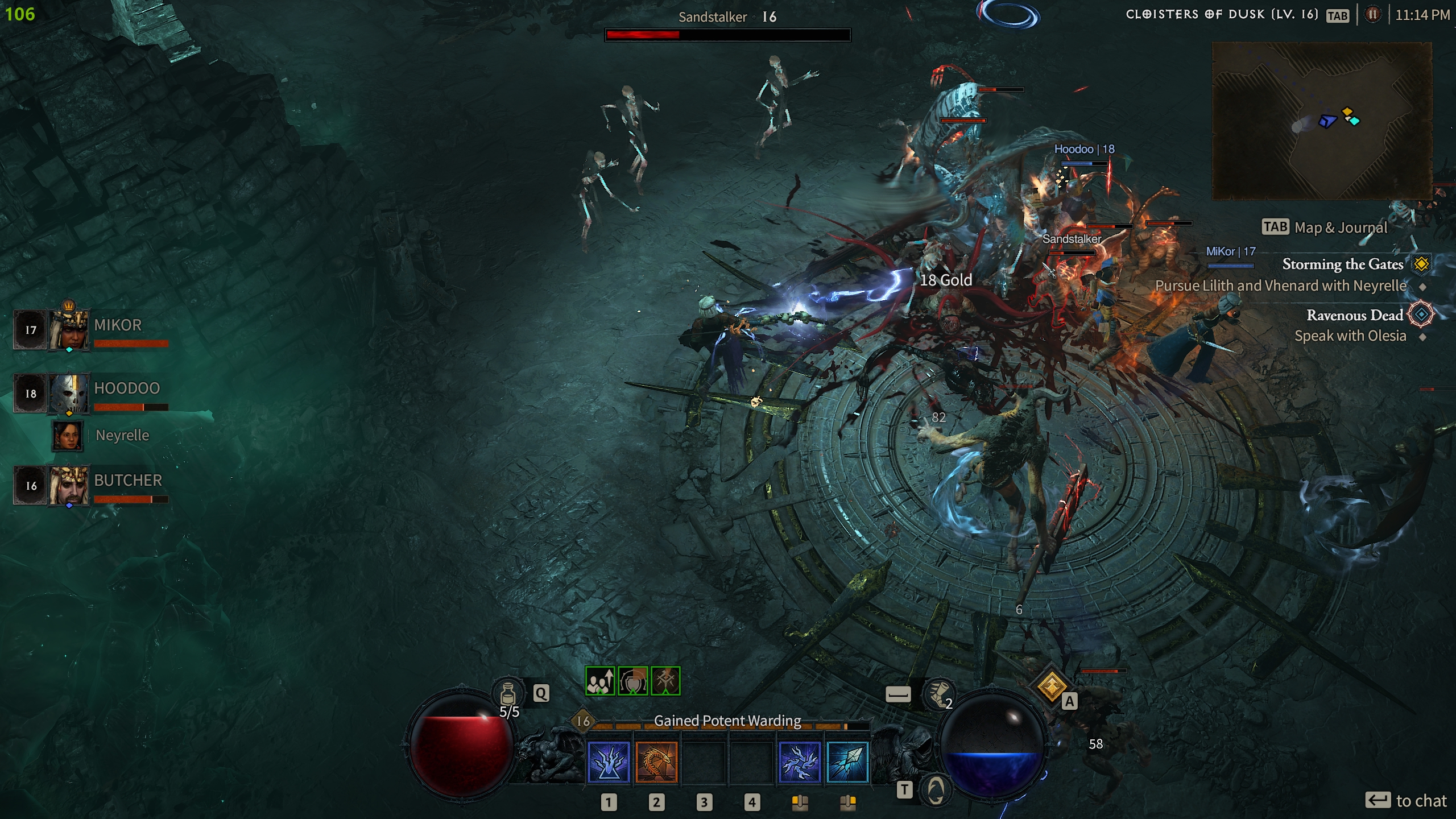Select Butcher's party portrait

(69, 485)
